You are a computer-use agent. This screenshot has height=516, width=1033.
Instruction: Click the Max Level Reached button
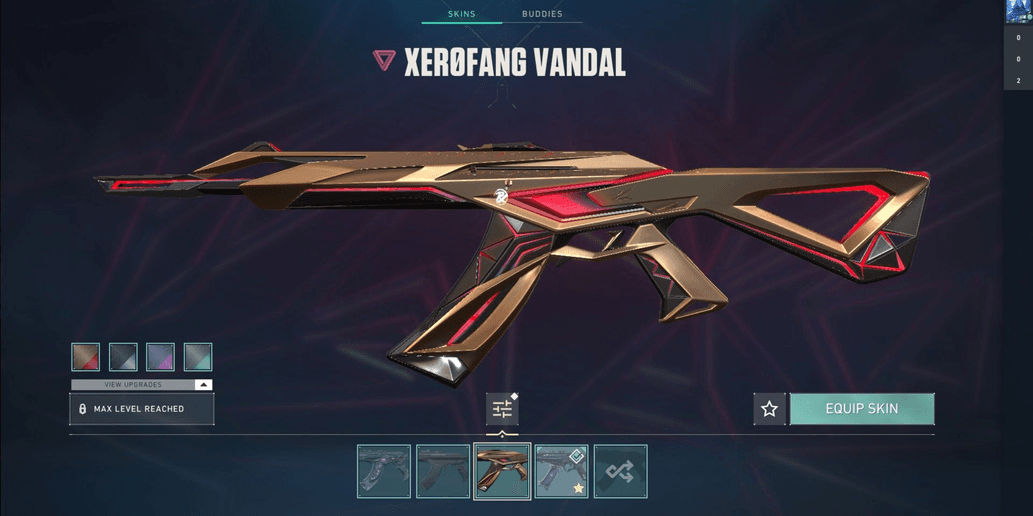[141, 409]
